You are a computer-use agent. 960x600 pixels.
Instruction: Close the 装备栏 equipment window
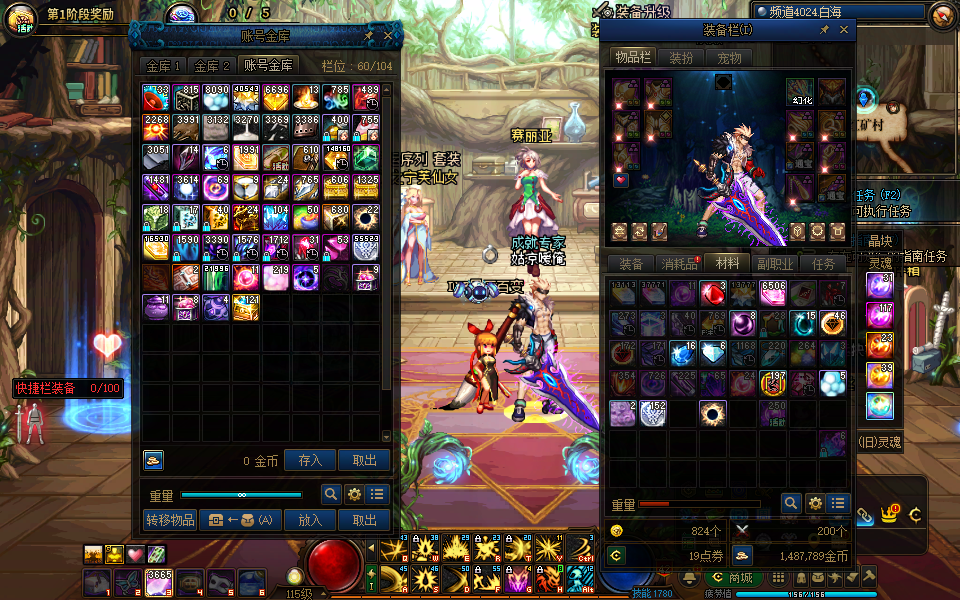[x=843, y=31]
